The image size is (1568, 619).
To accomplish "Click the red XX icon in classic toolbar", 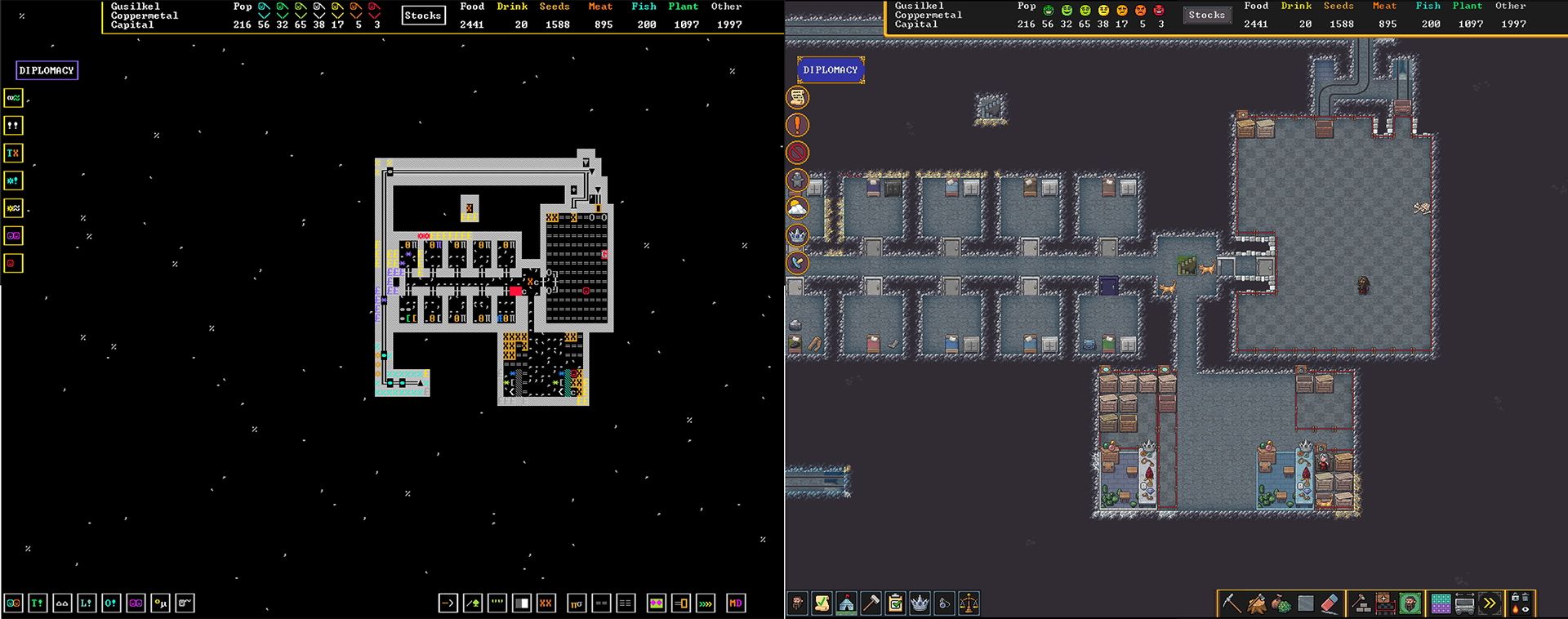I will [x=545, y=605].
